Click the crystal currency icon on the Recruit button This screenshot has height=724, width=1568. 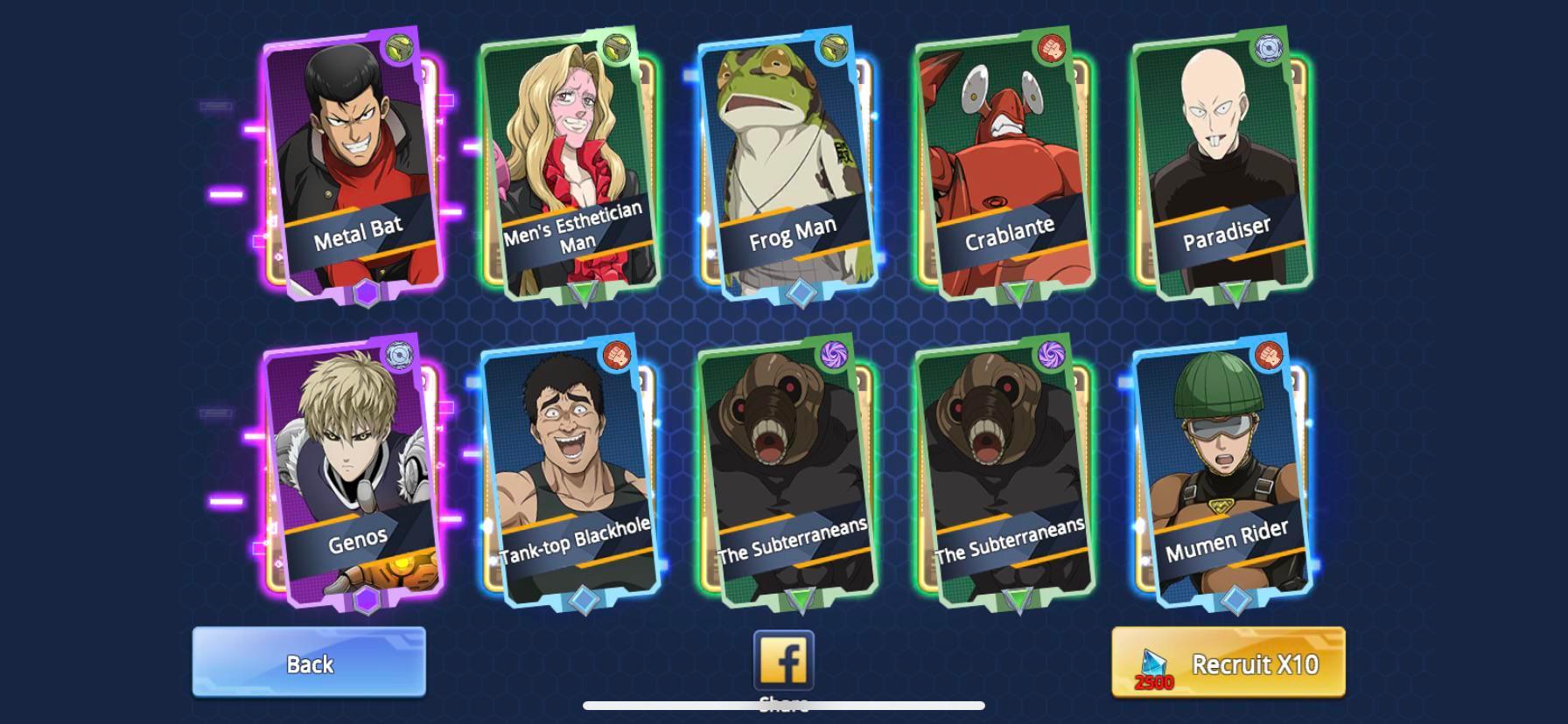coord(1155,660)
